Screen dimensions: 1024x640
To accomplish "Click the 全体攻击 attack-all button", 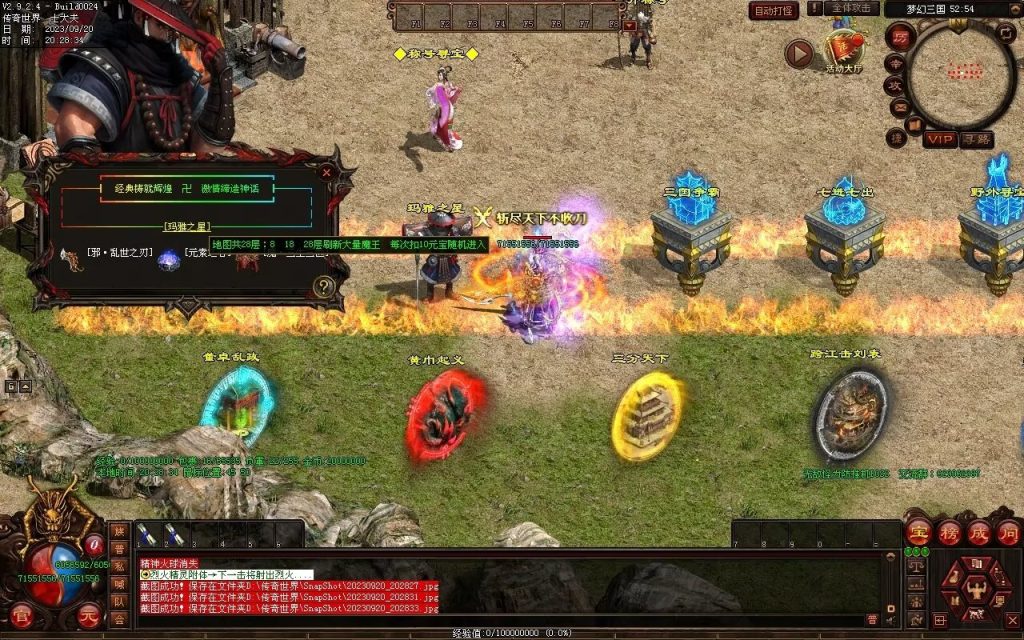I will click(x=853, y=8).
